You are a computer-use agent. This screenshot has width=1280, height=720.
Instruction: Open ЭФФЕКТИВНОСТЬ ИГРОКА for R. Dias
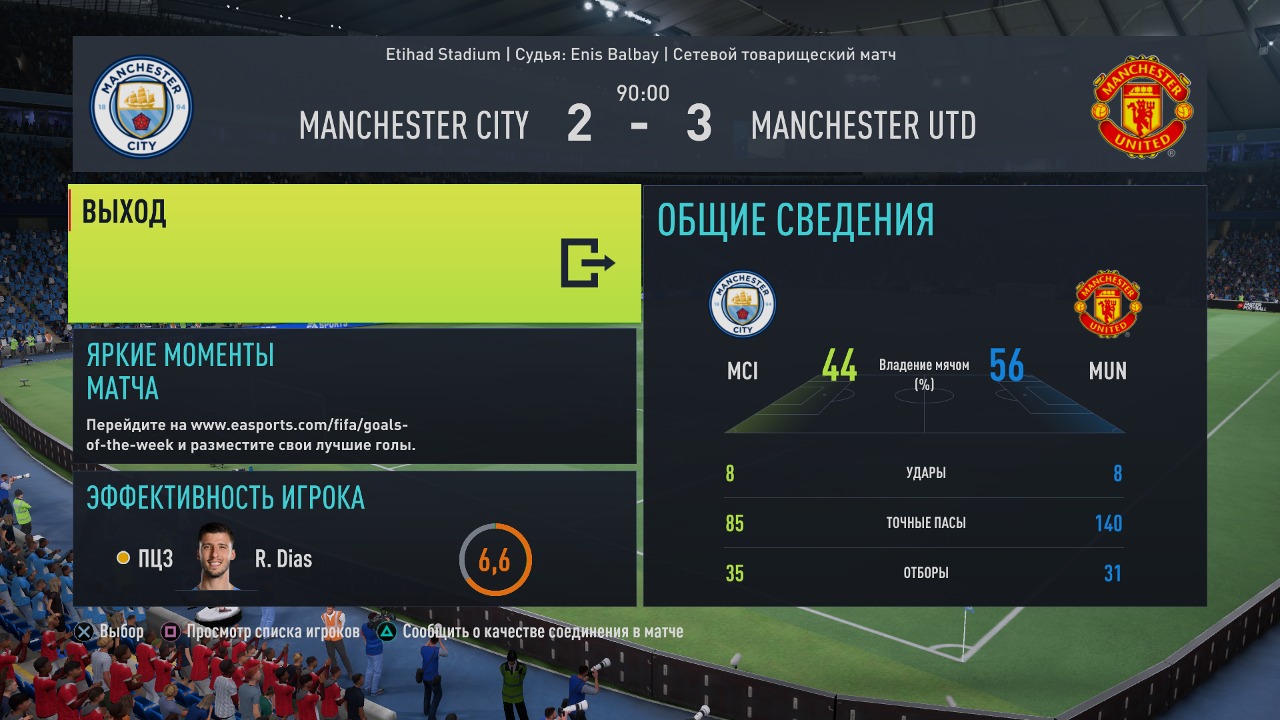click(354, 538)
